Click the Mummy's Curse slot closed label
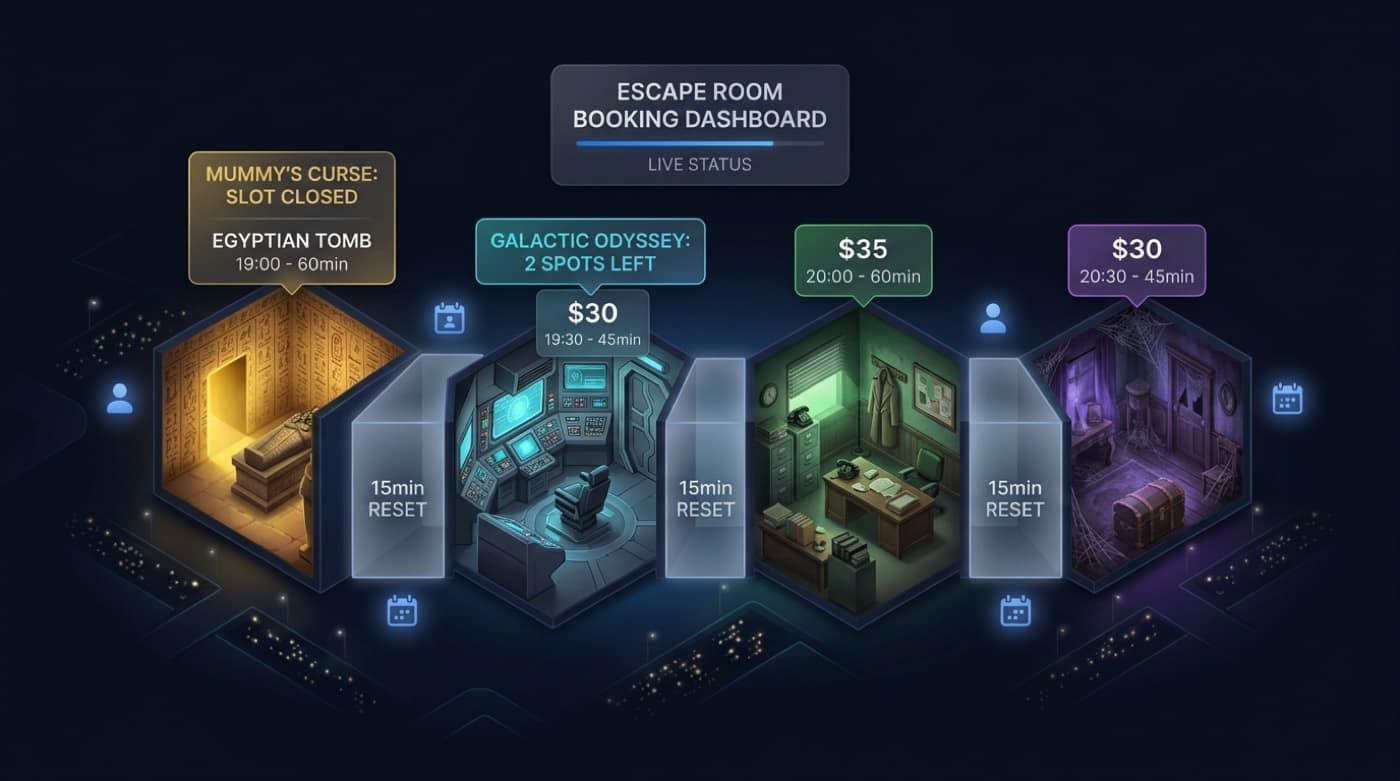Viewport: 1400px width, 781px height. (291, 185)
